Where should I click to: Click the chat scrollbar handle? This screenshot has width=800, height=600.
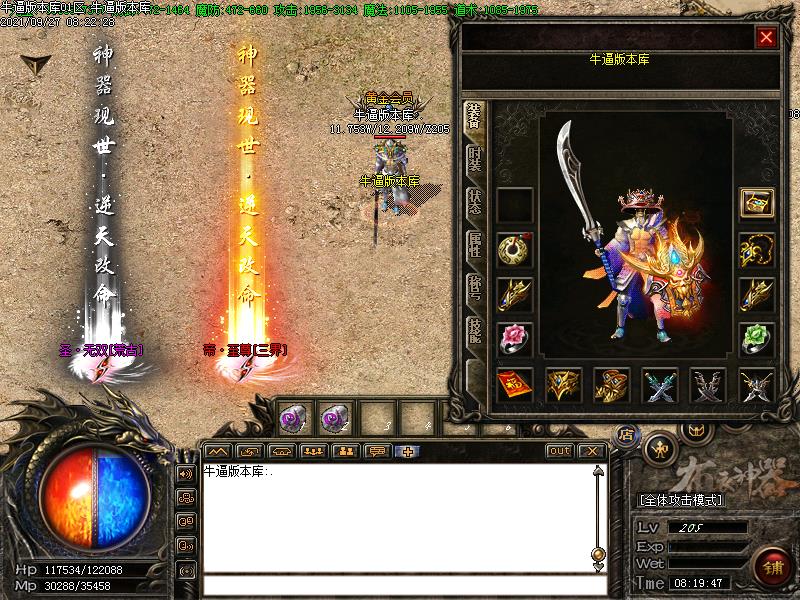point(598,553)
